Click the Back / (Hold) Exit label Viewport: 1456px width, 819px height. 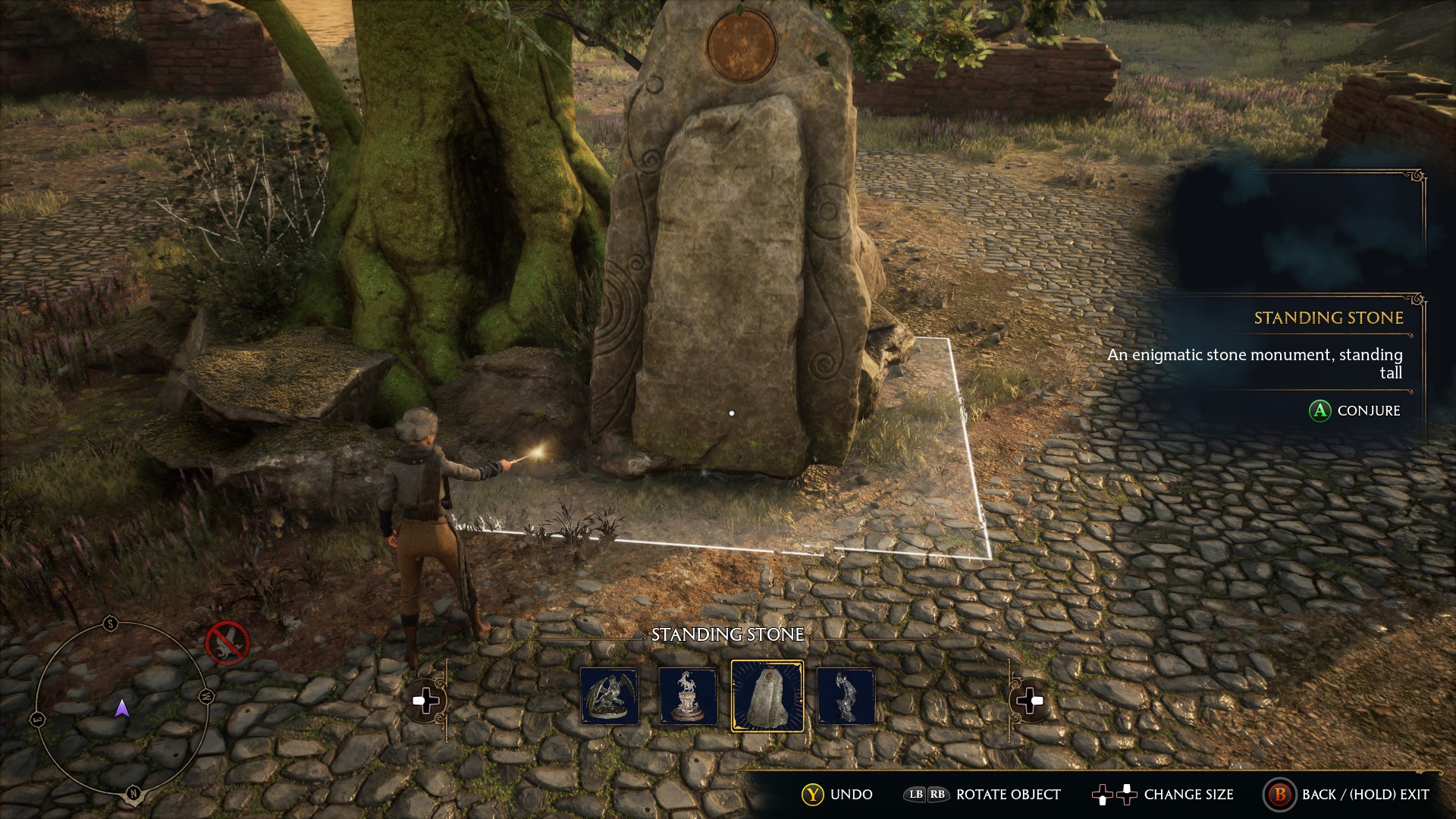point(1367,795)
